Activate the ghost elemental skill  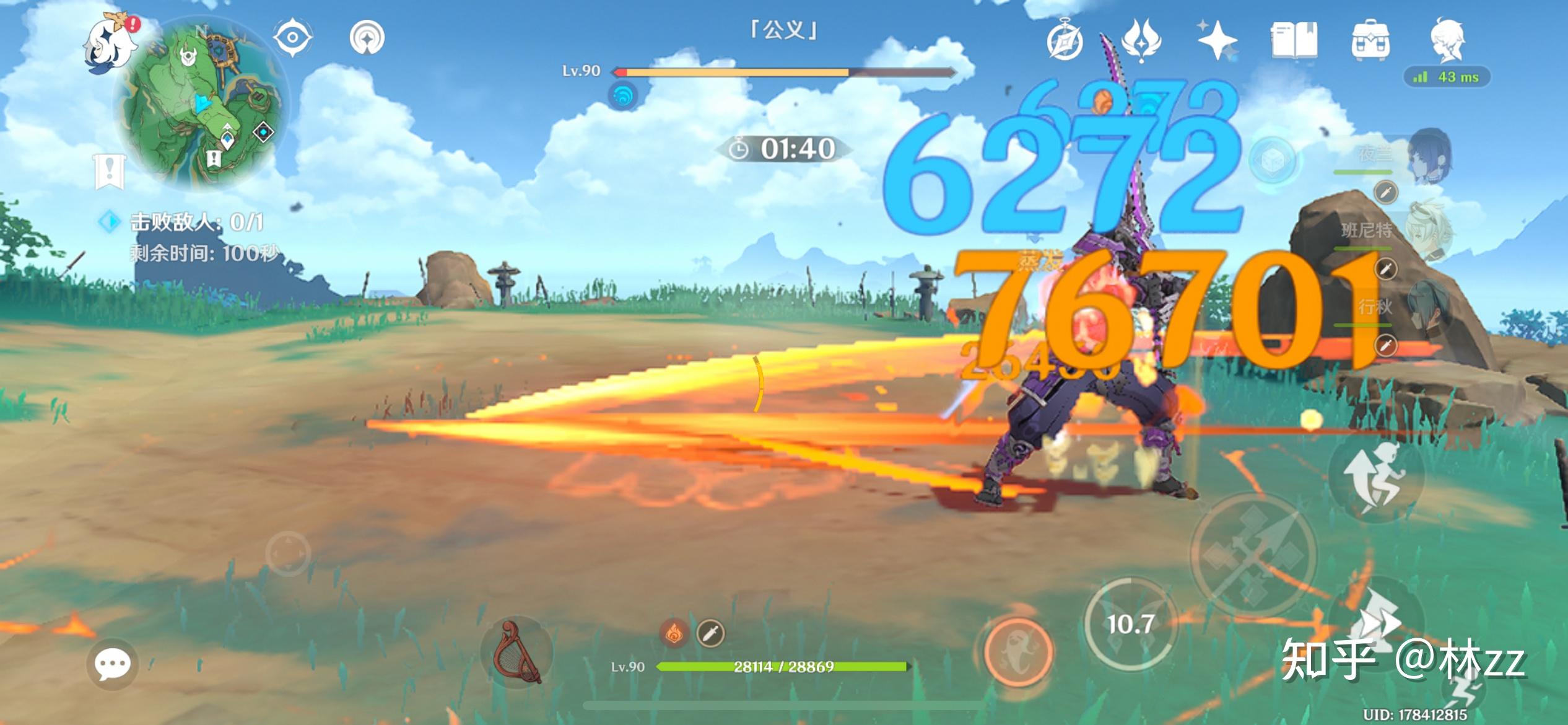[1018, 651]
